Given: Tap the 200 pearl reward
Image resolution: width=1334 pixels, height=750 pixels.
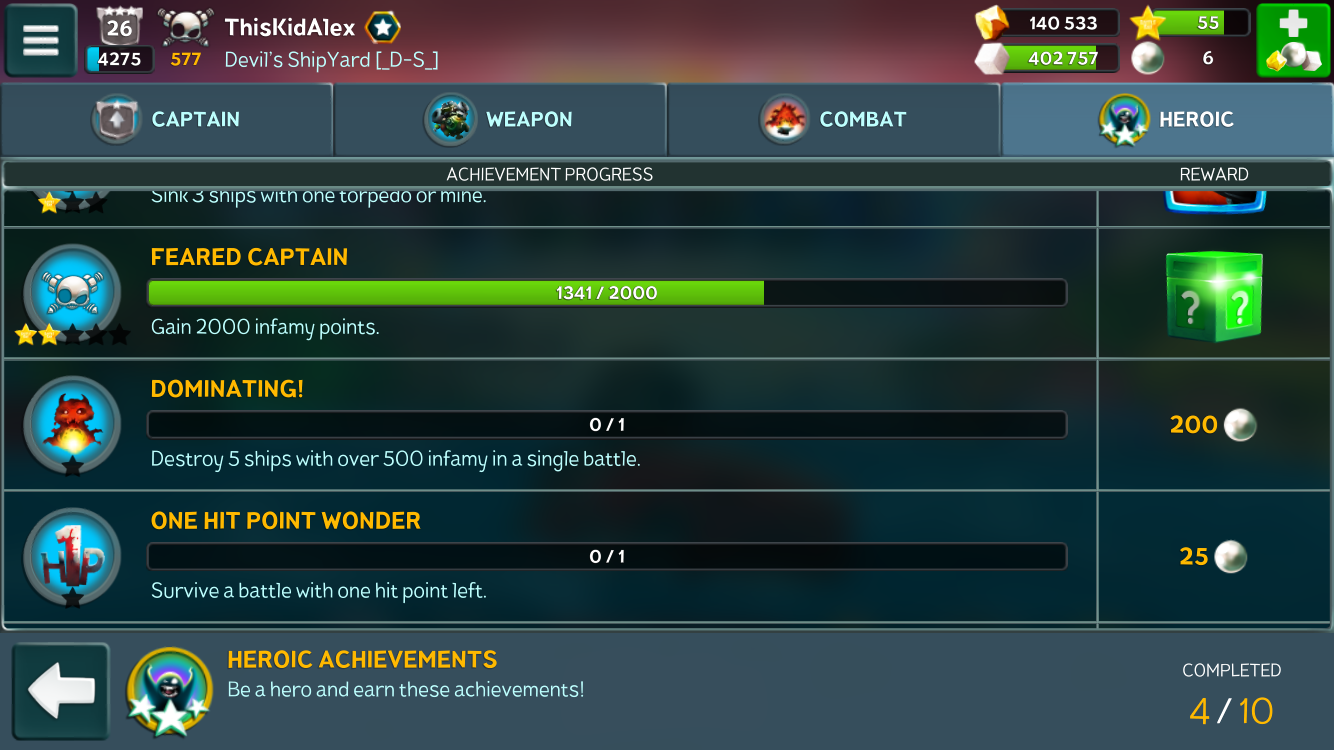Looking at the screenshot, I should click(x=1213, y=425).
